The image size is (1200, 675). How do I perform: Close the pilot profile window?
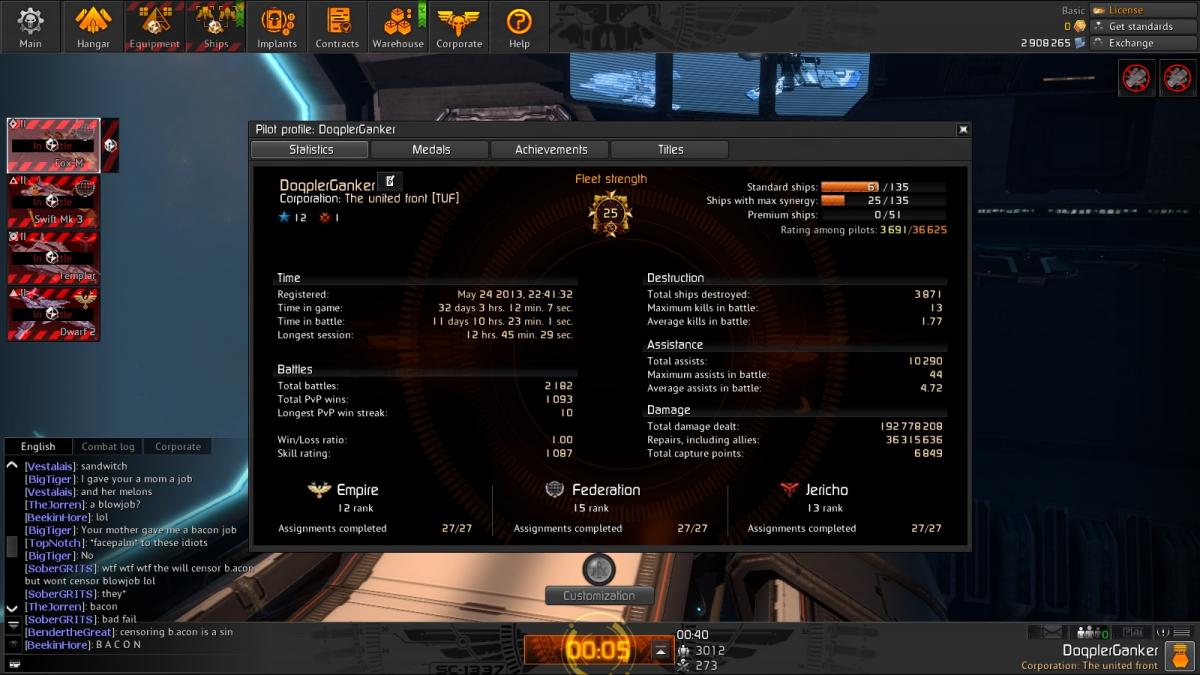pyautogui.click(x=963, y=129)
